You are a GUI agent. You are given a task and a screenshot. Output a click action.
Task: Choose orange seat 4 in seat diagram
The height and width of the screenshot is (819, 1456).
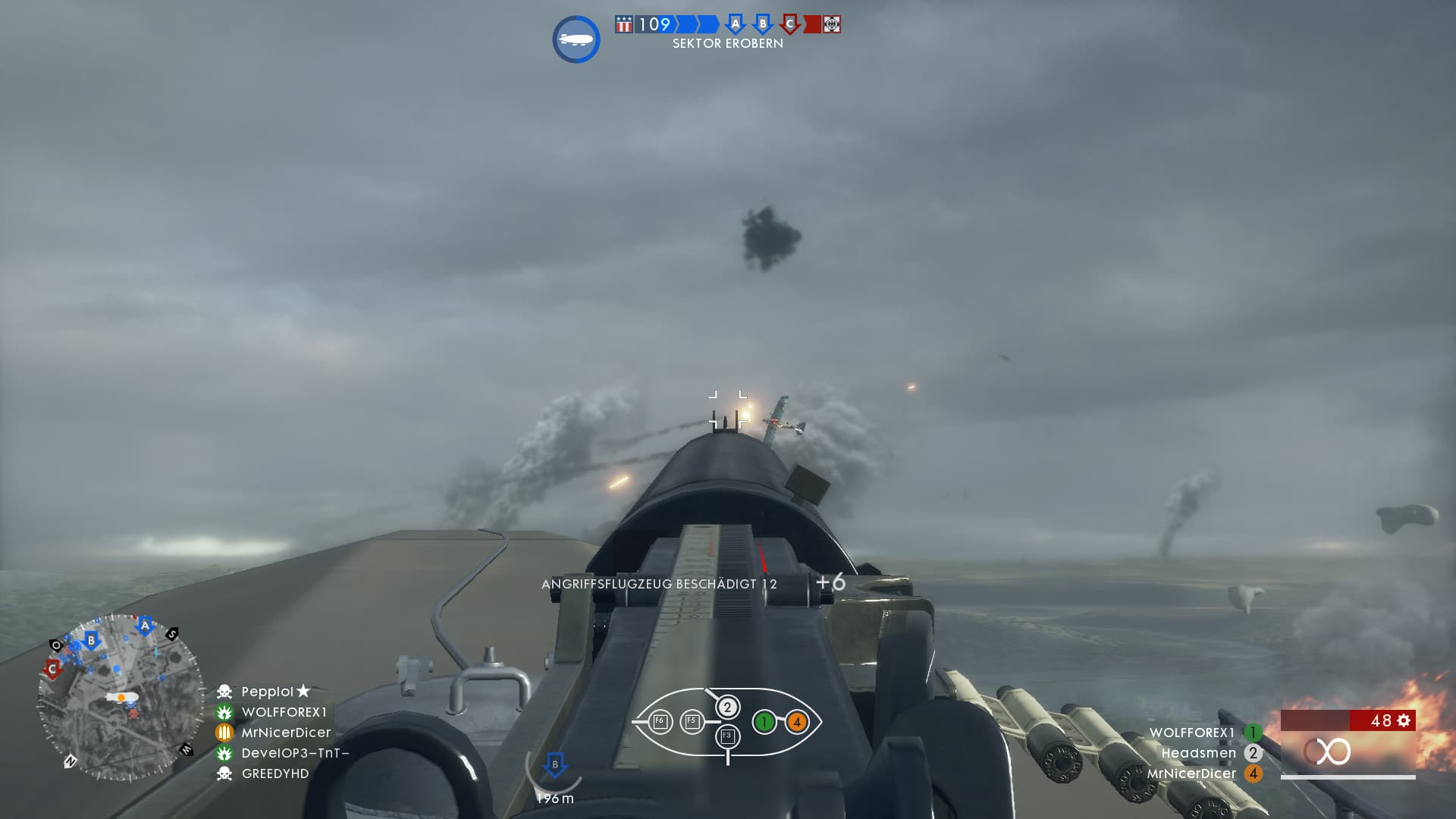pos(796,722)
